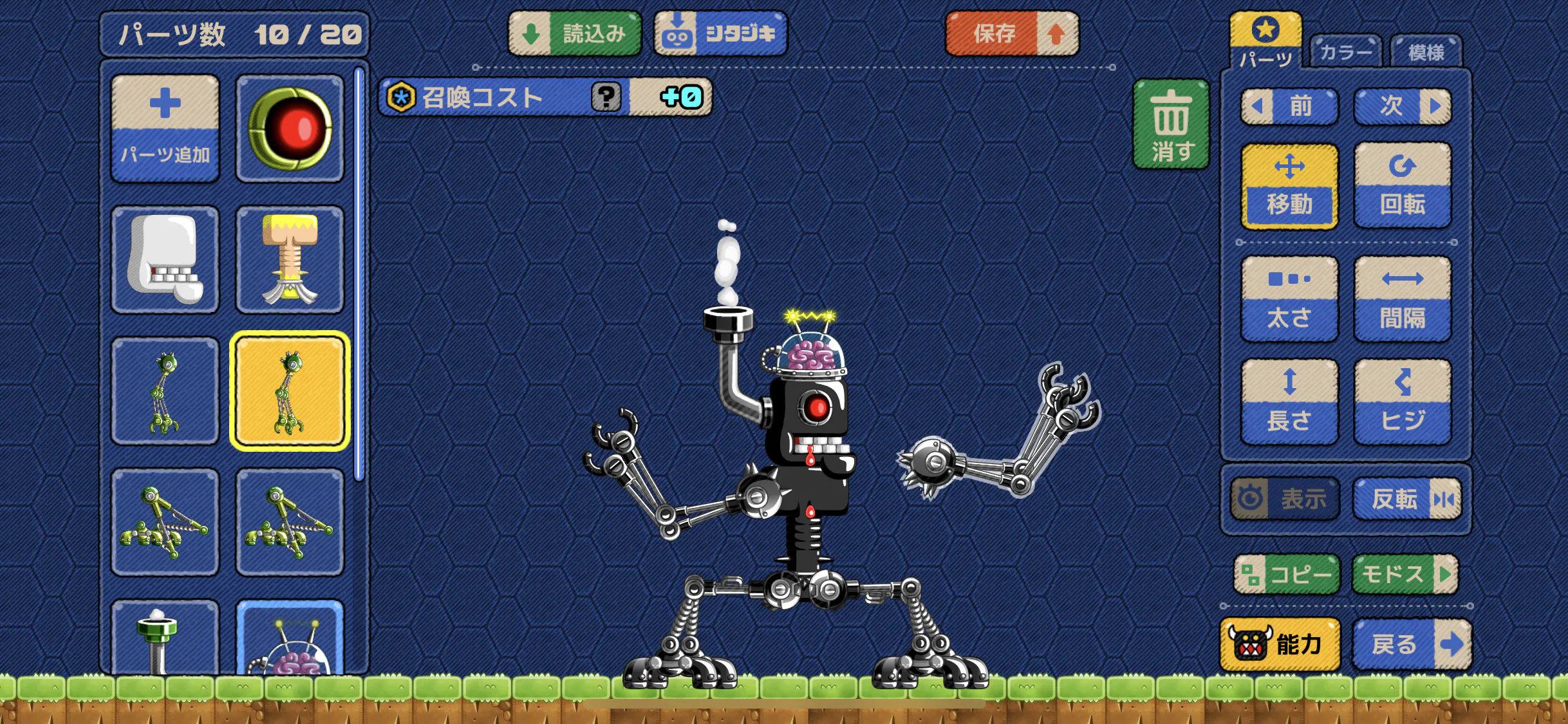Go to previous part with 前

(1289, 106)
